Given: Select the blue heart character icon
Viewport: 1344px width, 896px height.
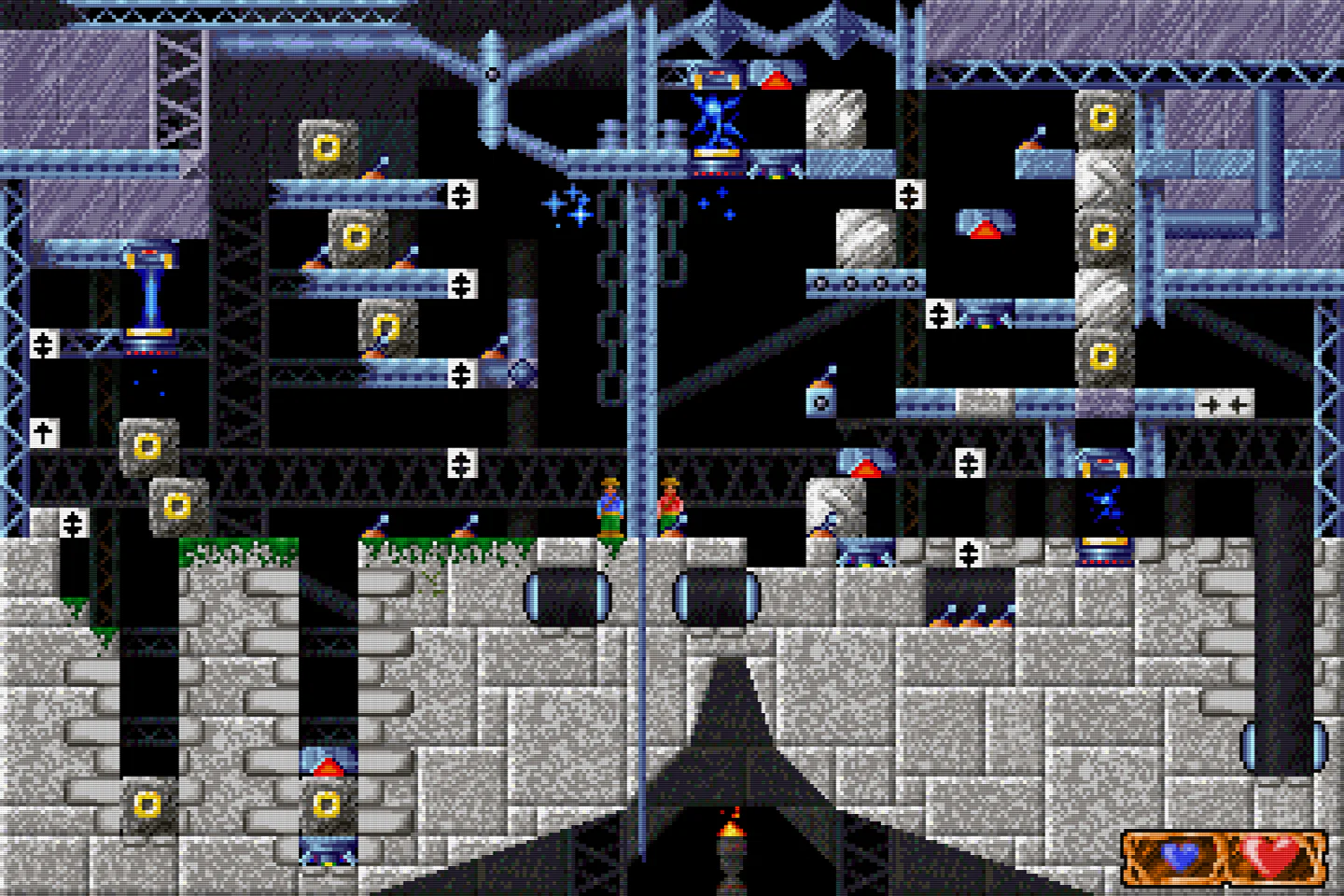Looking at the screenshot, I should (1178, 855).
